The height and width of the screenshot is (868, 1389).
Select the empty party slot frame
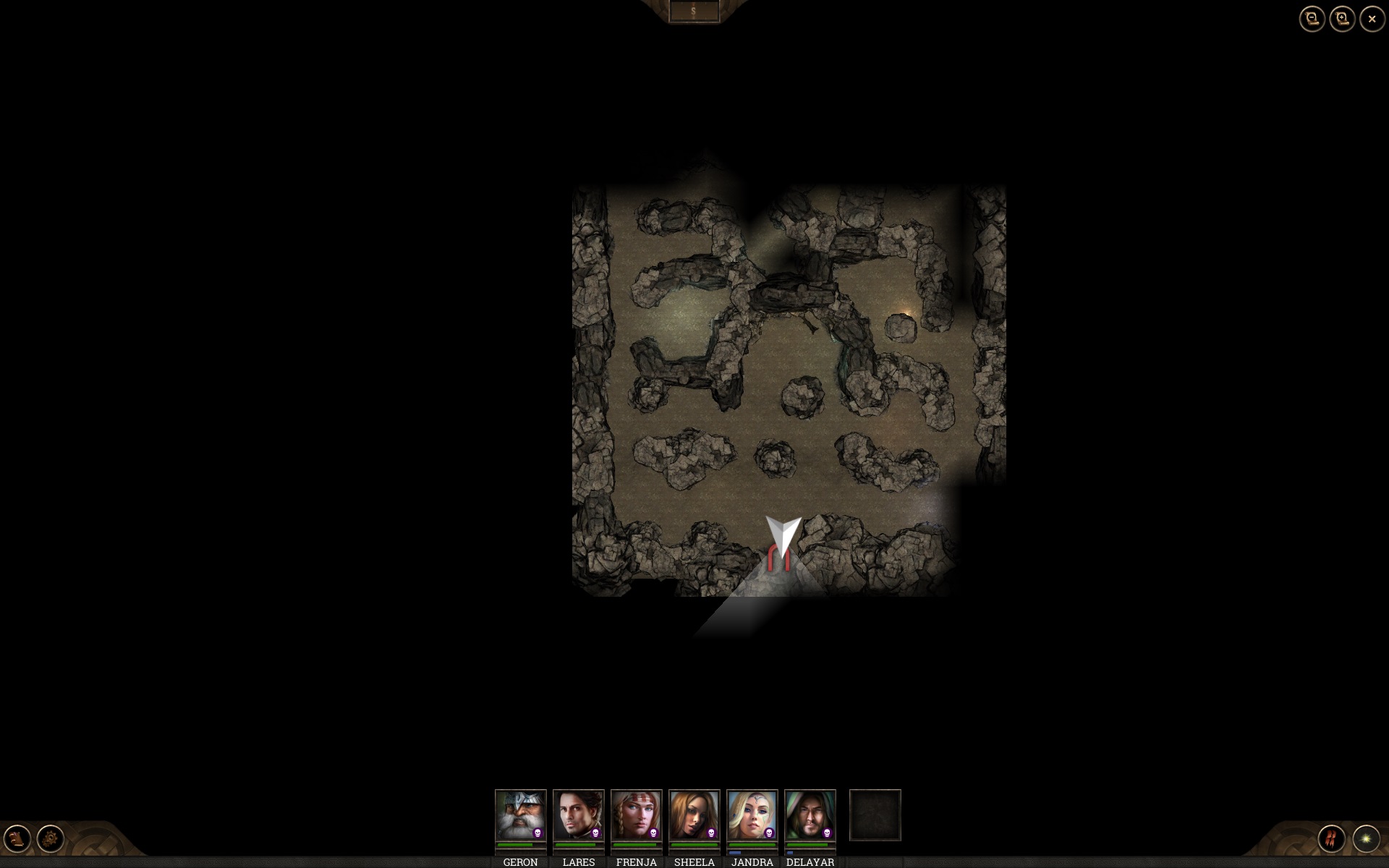point(875,815)
